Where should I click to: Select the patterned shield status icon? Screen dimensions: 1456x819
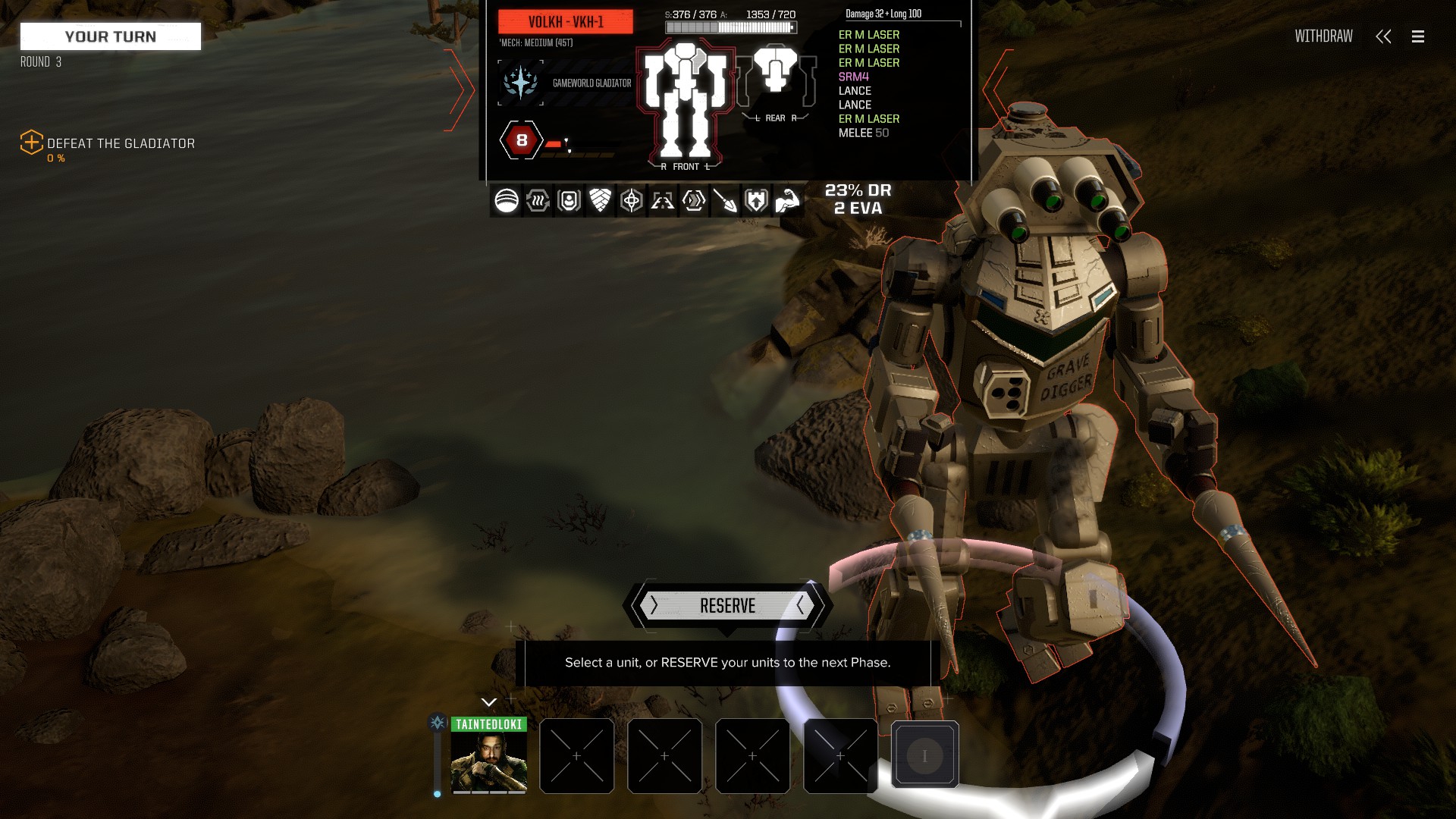coord(600,201)
